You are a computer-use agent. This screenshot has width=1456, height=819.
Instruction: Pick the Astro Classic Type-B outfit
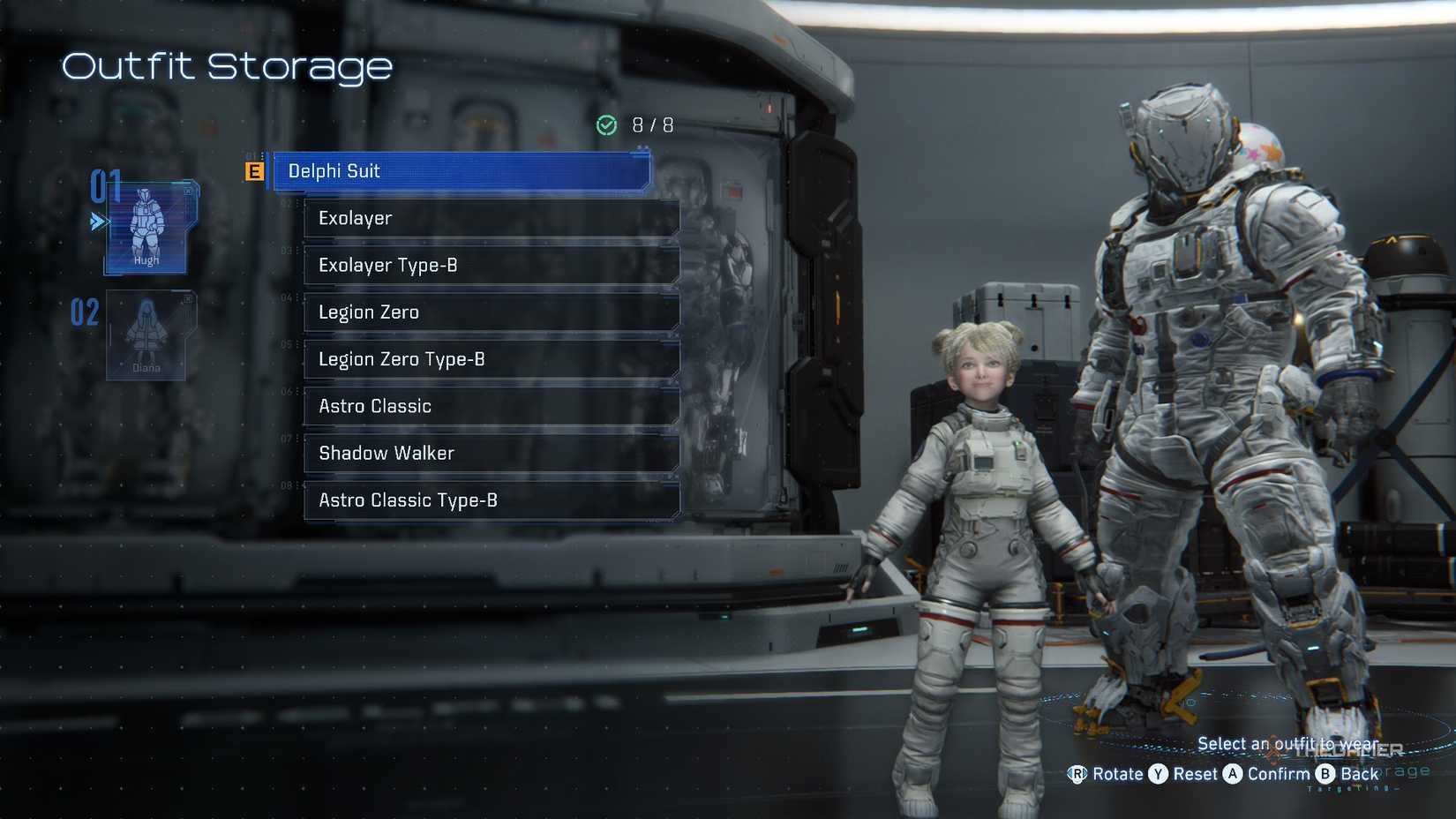tap(492, 500)
